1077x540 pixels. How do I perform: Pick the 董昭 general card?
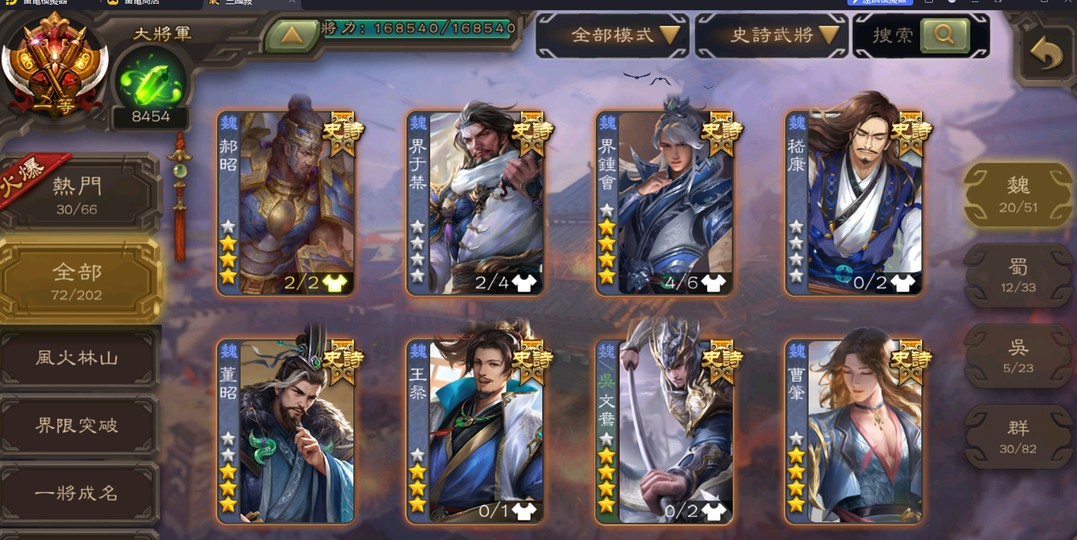[287, 431]
